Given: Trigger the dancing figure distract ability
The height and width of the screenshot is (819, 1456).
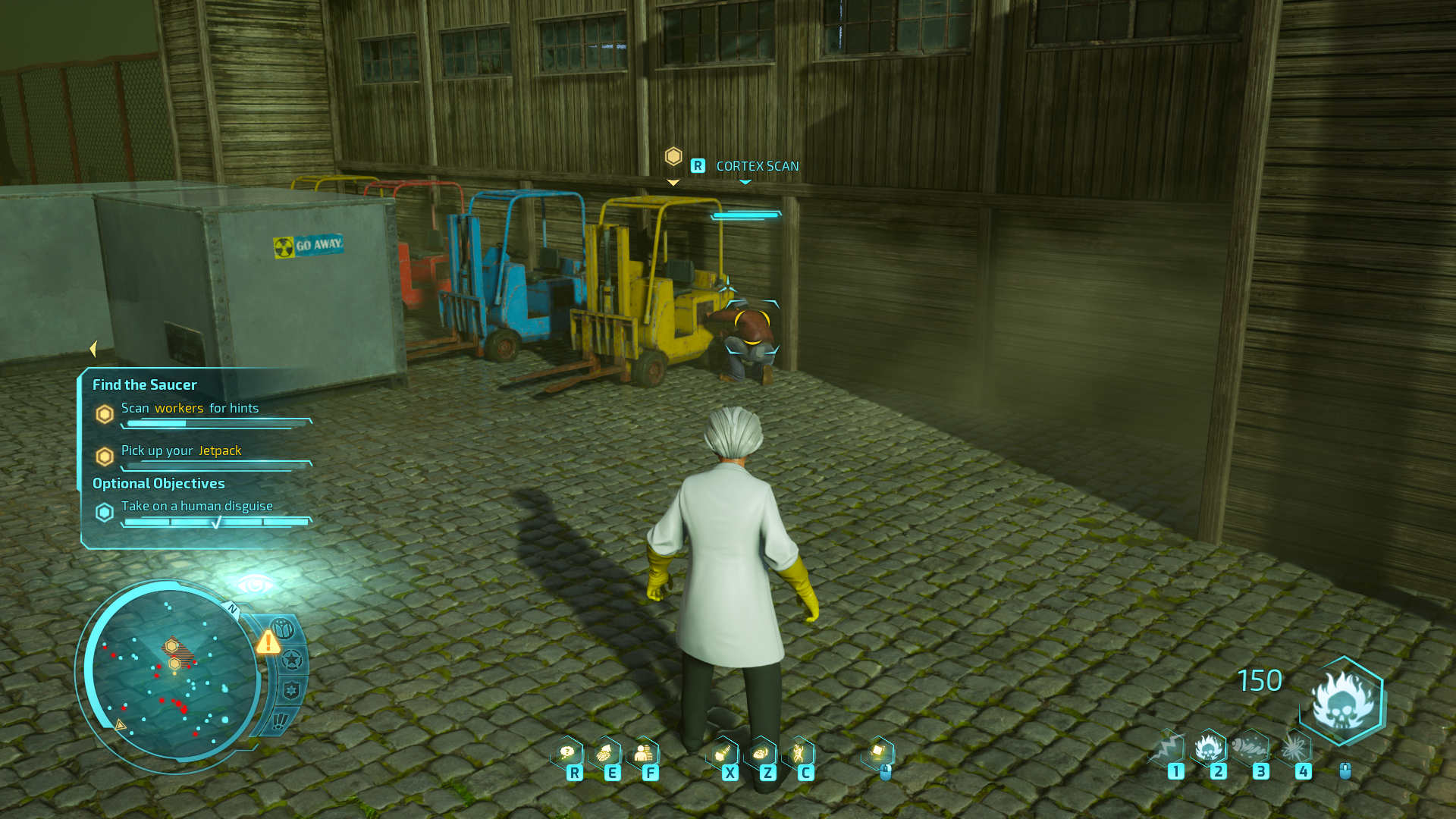Looking at the screenshot, I should [799, 753].
